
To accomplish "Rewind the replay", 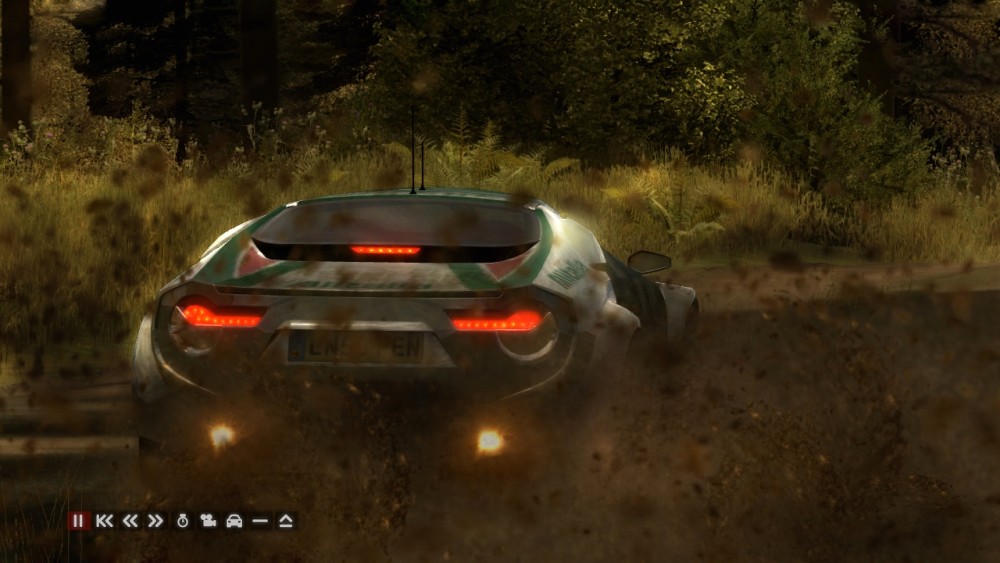I will pos(130,521).
